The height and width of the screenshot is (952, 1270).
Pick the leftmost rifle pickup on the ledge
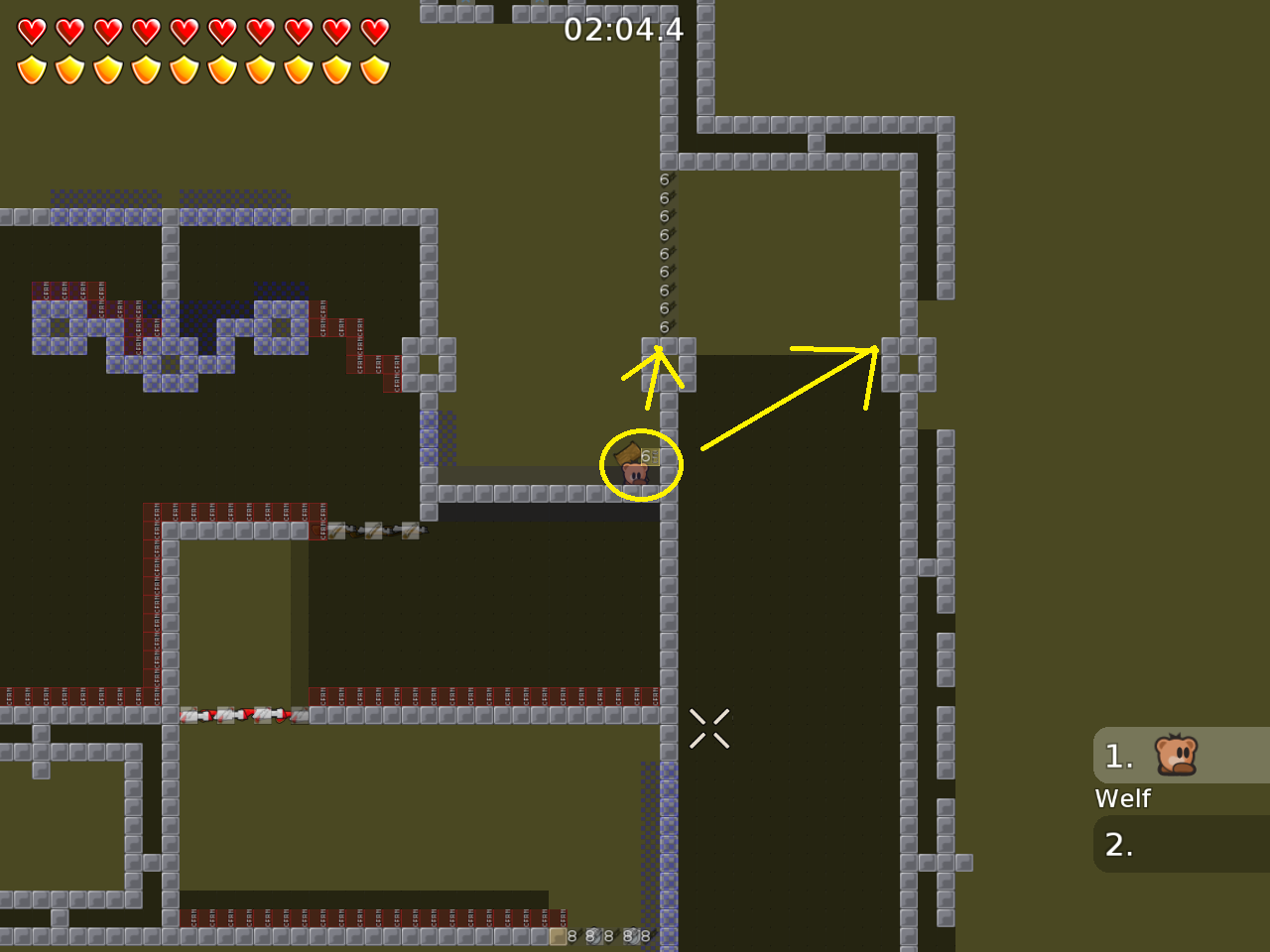[338, 532]
